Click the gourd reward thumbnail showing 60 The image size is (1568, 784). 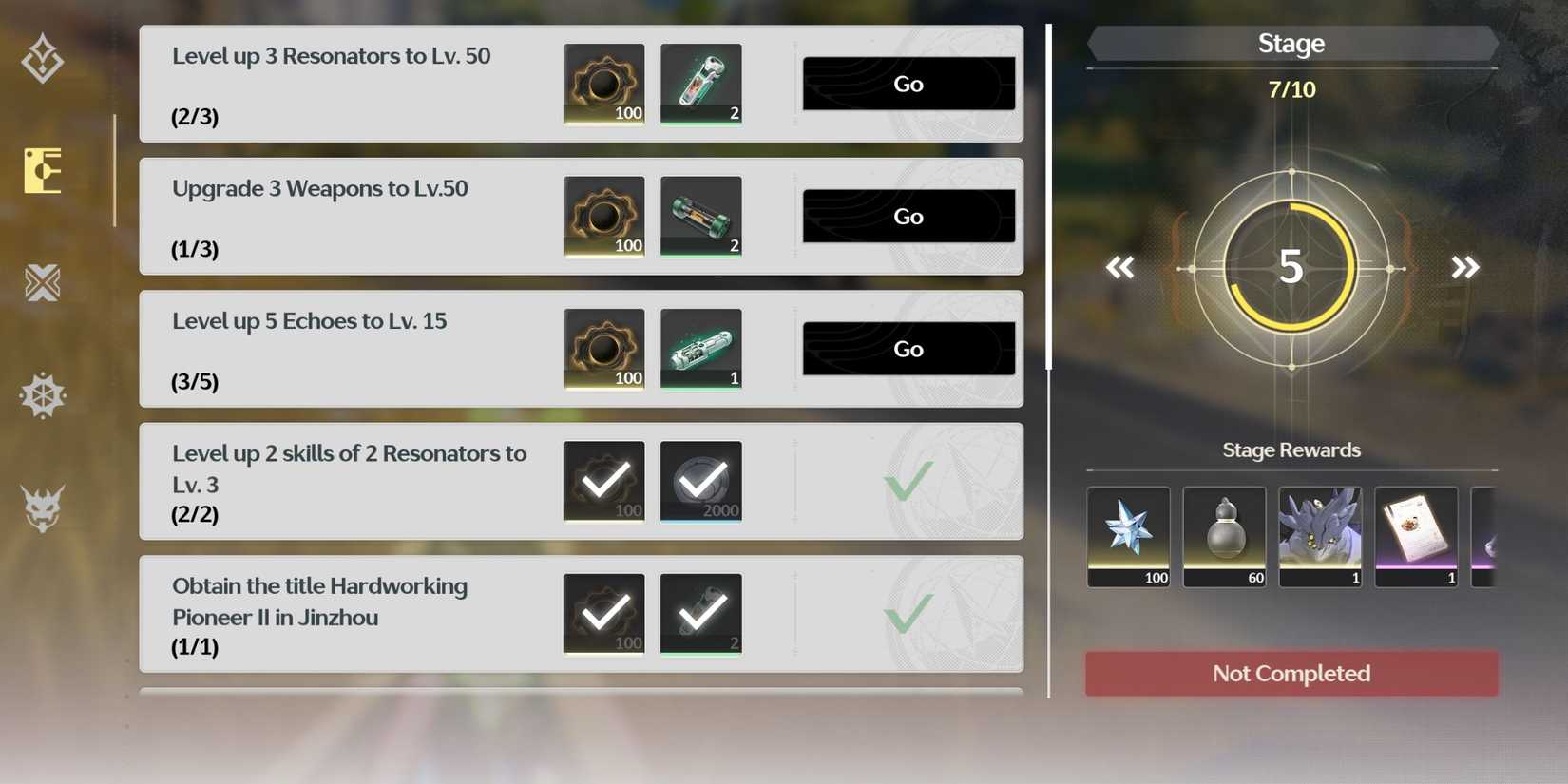[x=1224, y=537]
